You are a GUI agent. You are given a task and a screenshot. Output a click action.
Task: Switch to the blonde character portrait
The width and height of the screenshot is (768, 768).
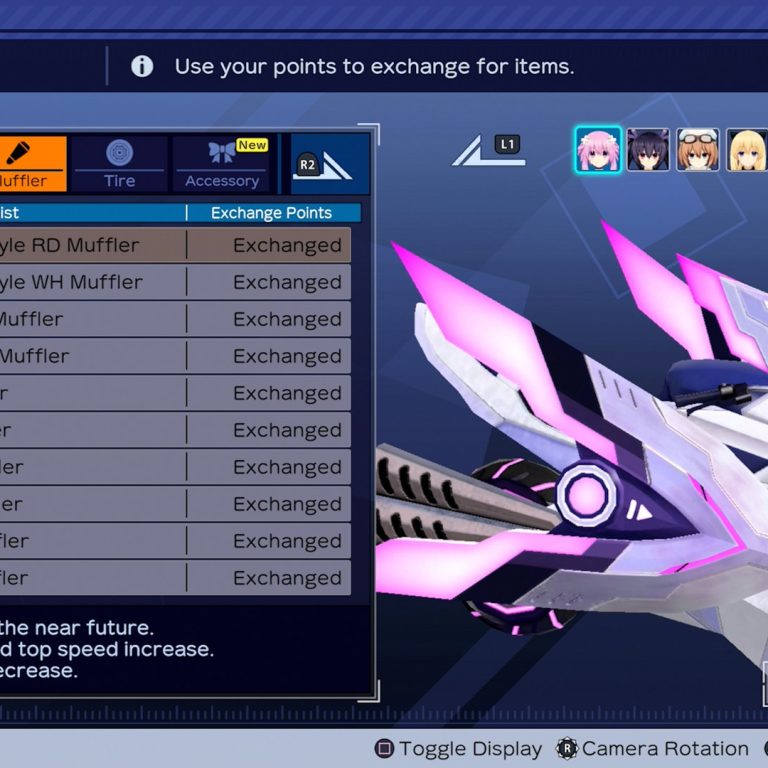coord(746,150)
